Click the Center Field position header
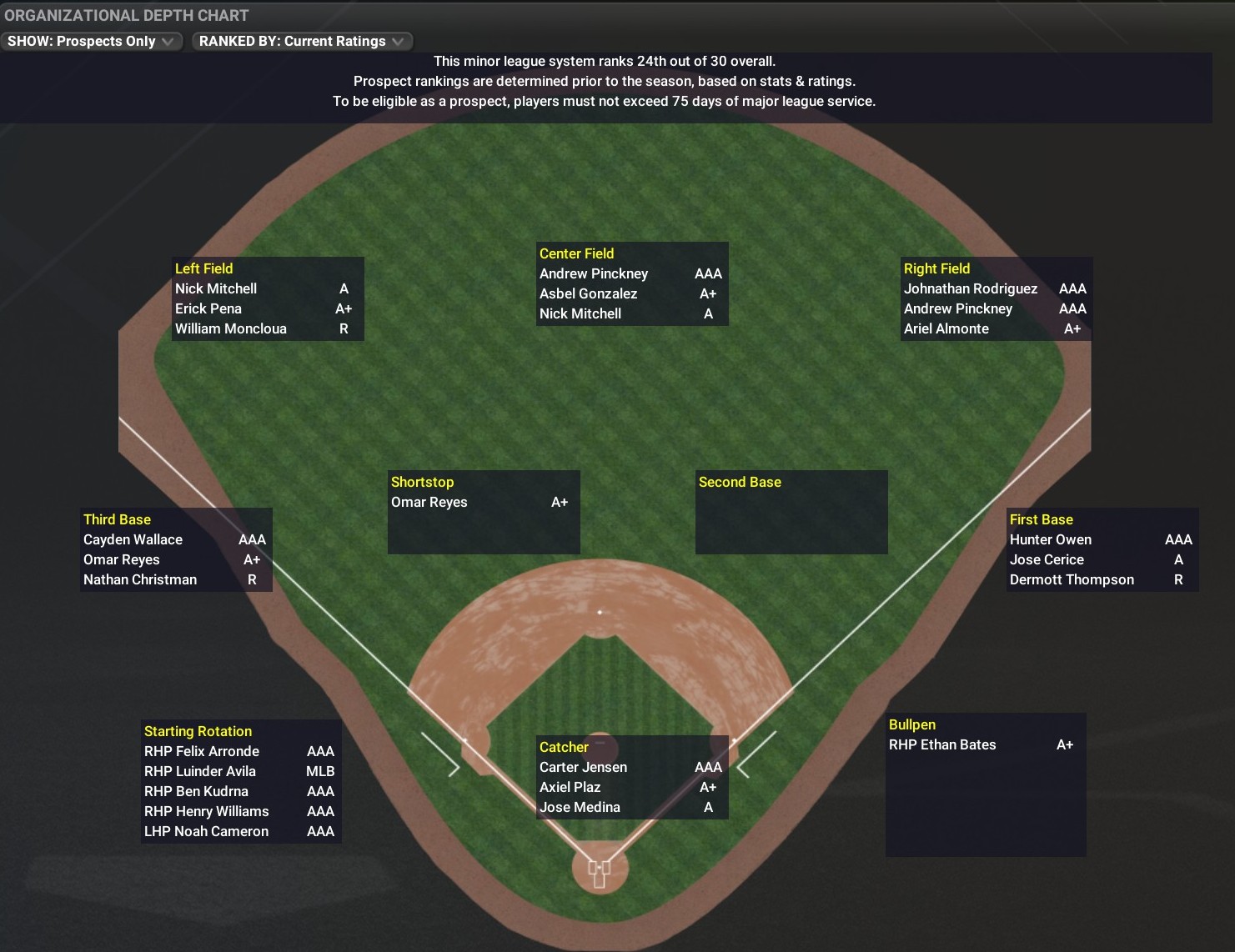 coord(575,253)
